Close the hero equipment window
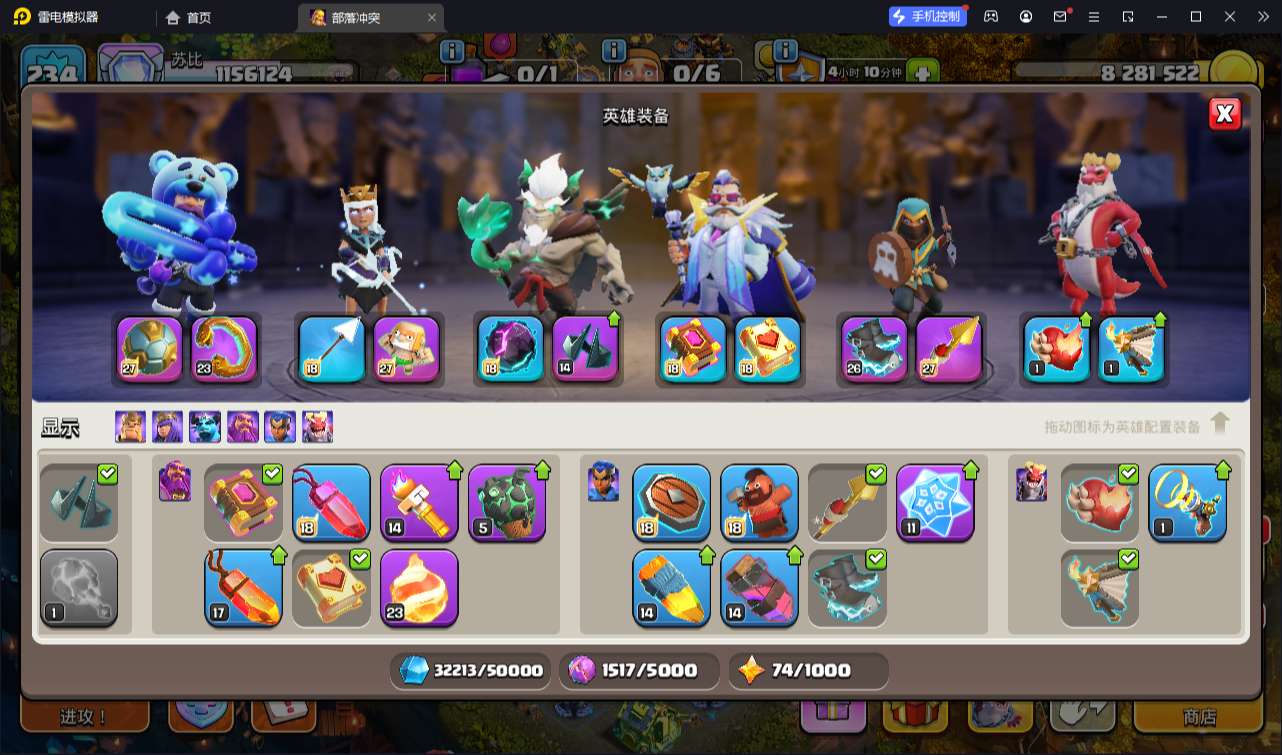This screenshot has height=755, width=1282. (x=1224, y=114)
